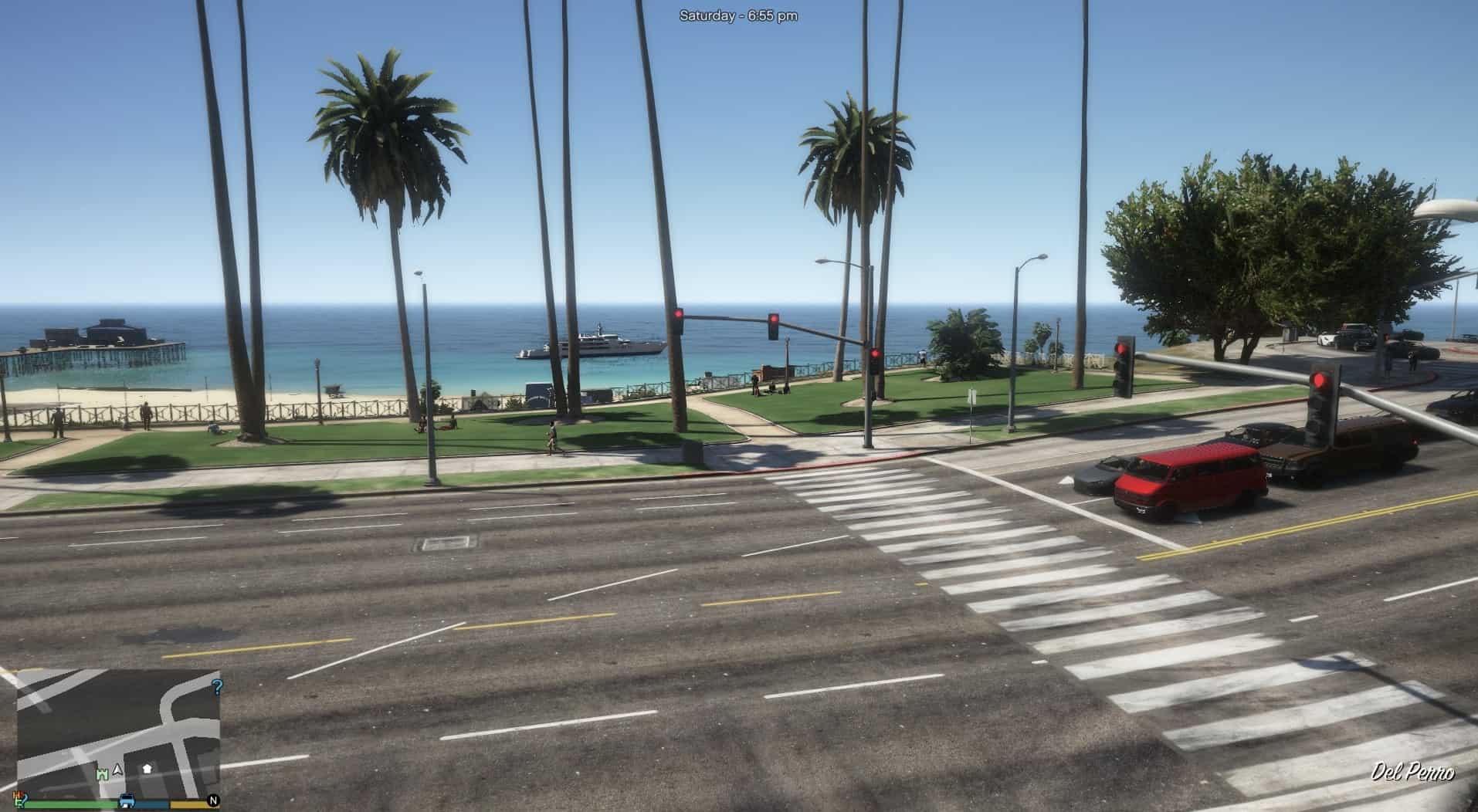
Task: Click the white shirt clothing store blip
Action: point(147,769)
